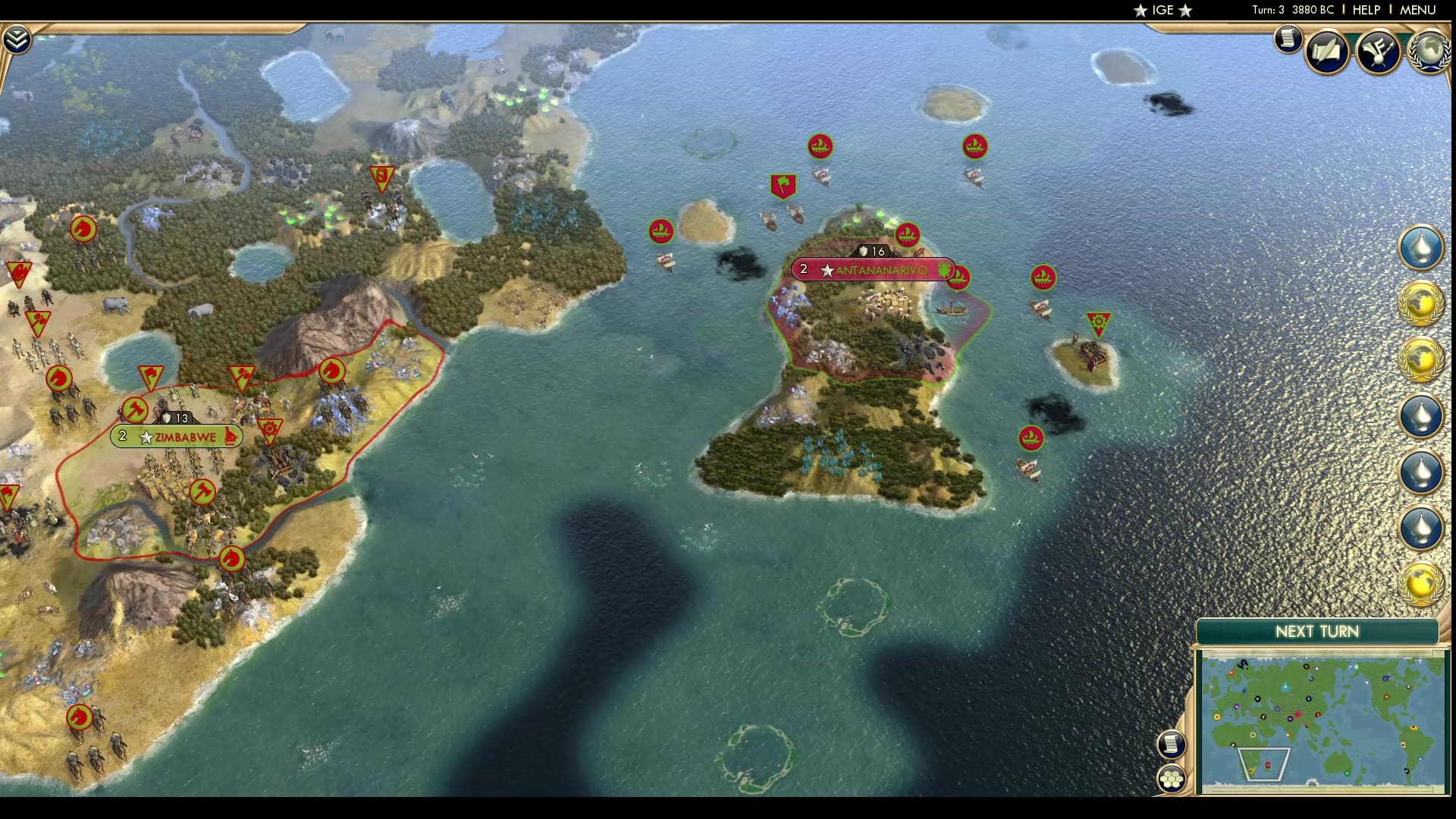
Task: Open the MENU item in the top bar
Action: (1417, 11)
